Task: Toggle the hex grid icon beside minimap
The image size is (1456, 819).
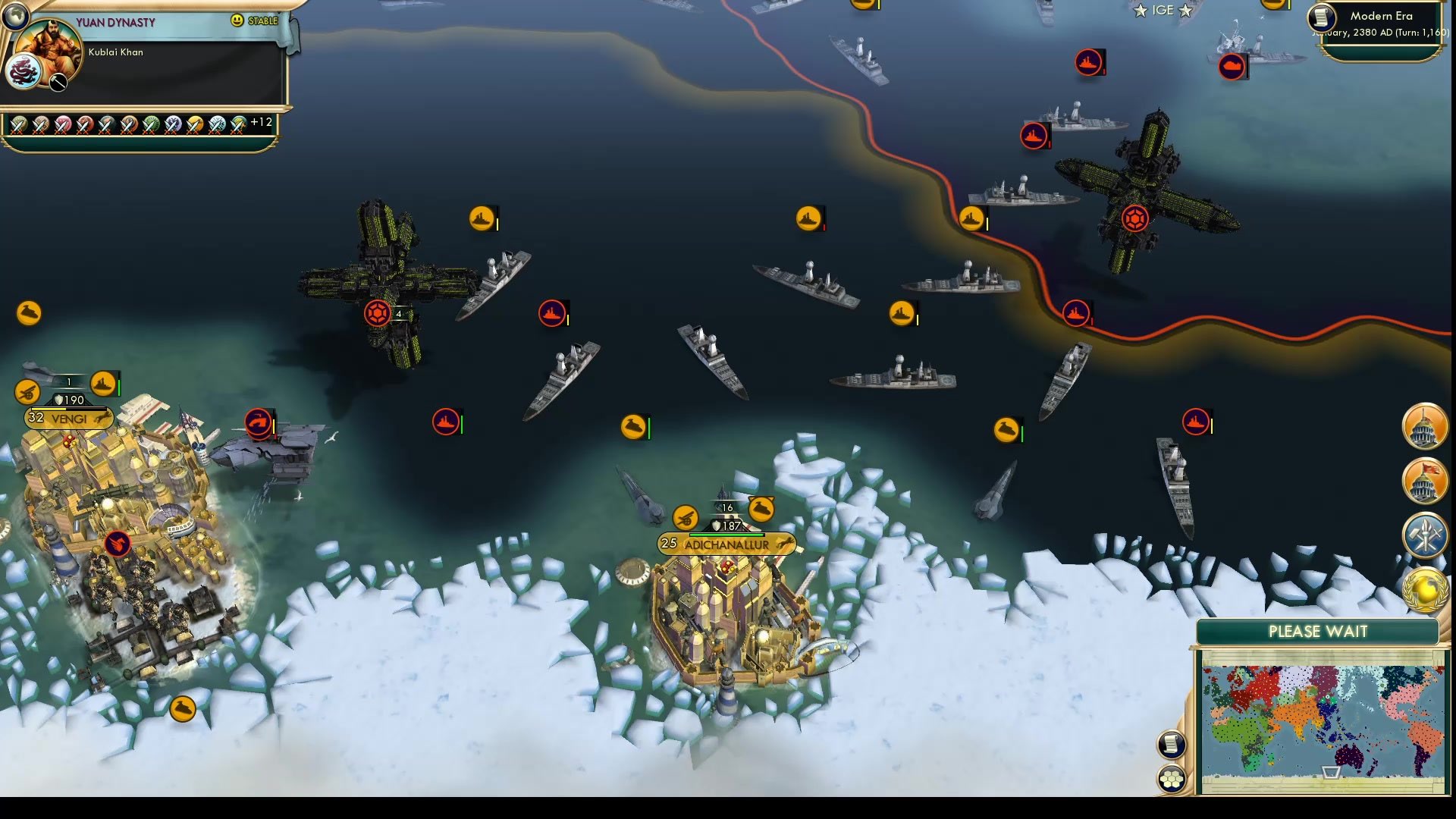Action: [x=1172, y=779]
